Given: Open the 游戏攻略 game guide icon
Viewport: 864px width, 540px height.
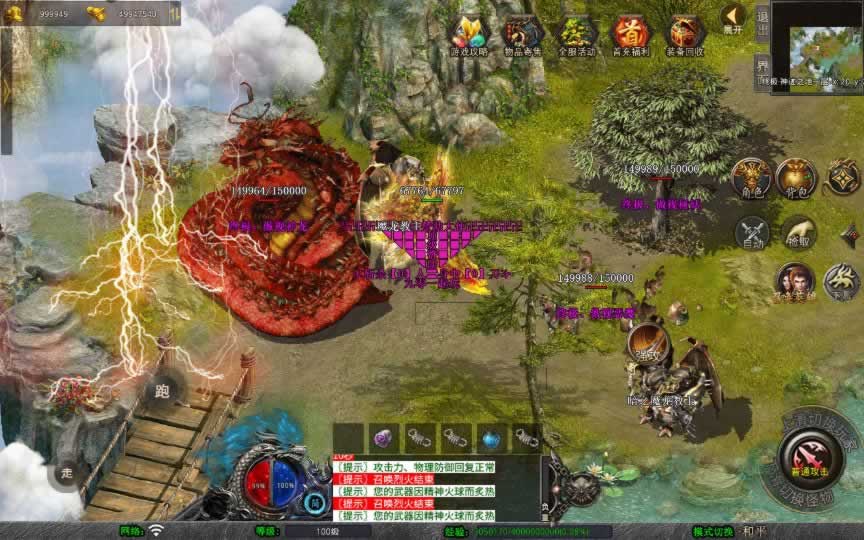Looking at the screenshot, I should (x=469, y=34).
